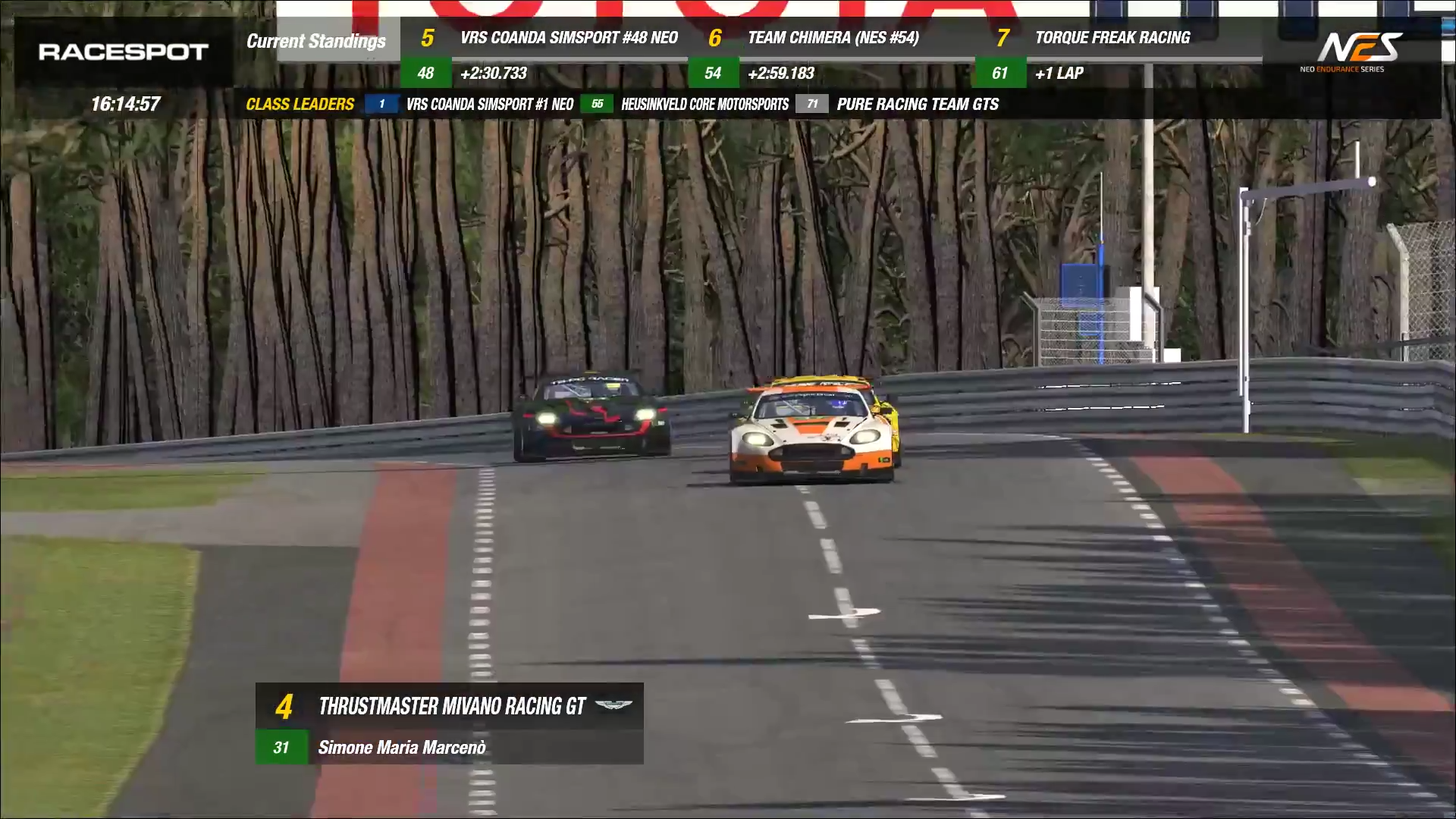Image resolution: width=1456 pixels, height=819 pixels.
Task: Click the Thrustmaster Mivano Racing GT banner
Action: click(451, 707)
